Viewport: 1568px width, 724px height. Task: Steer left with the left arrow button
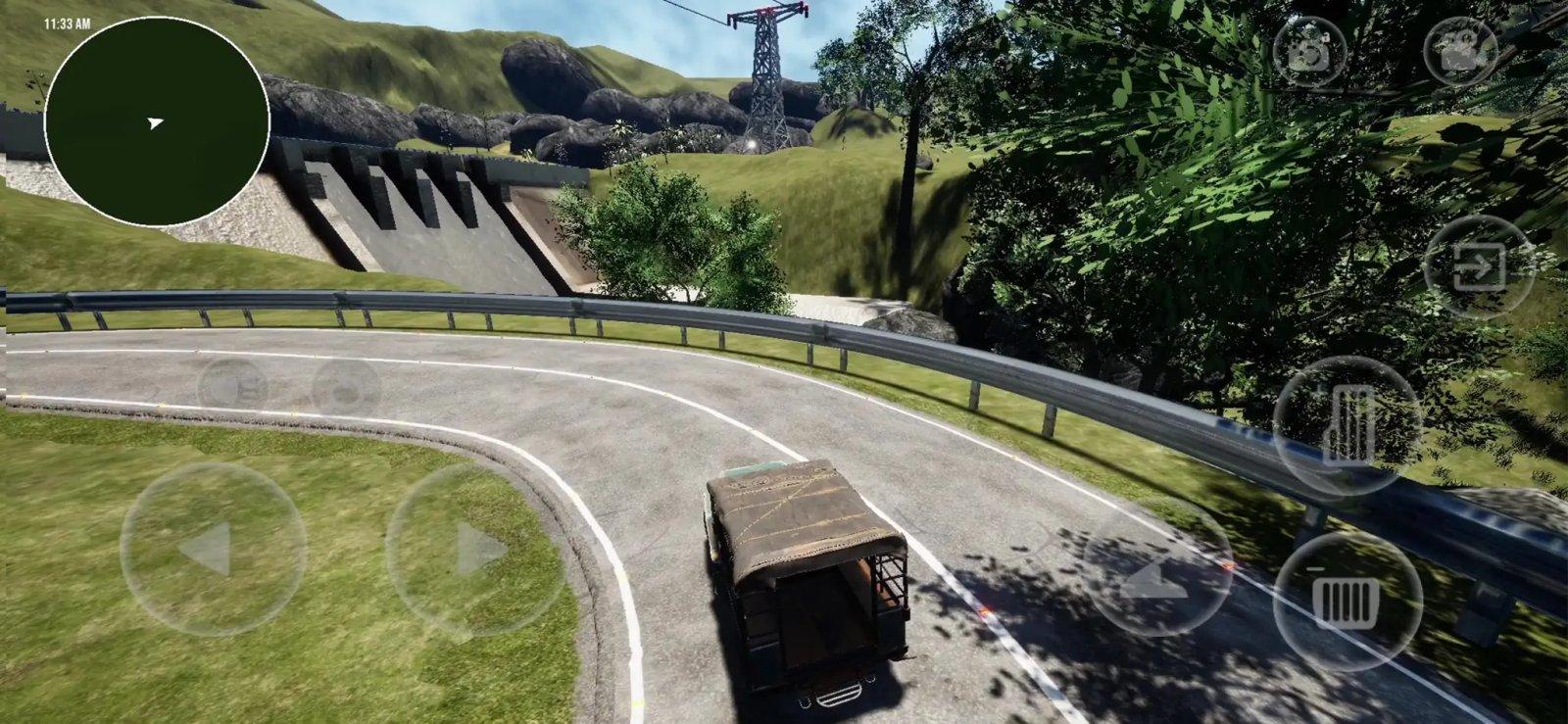(213, 549)
